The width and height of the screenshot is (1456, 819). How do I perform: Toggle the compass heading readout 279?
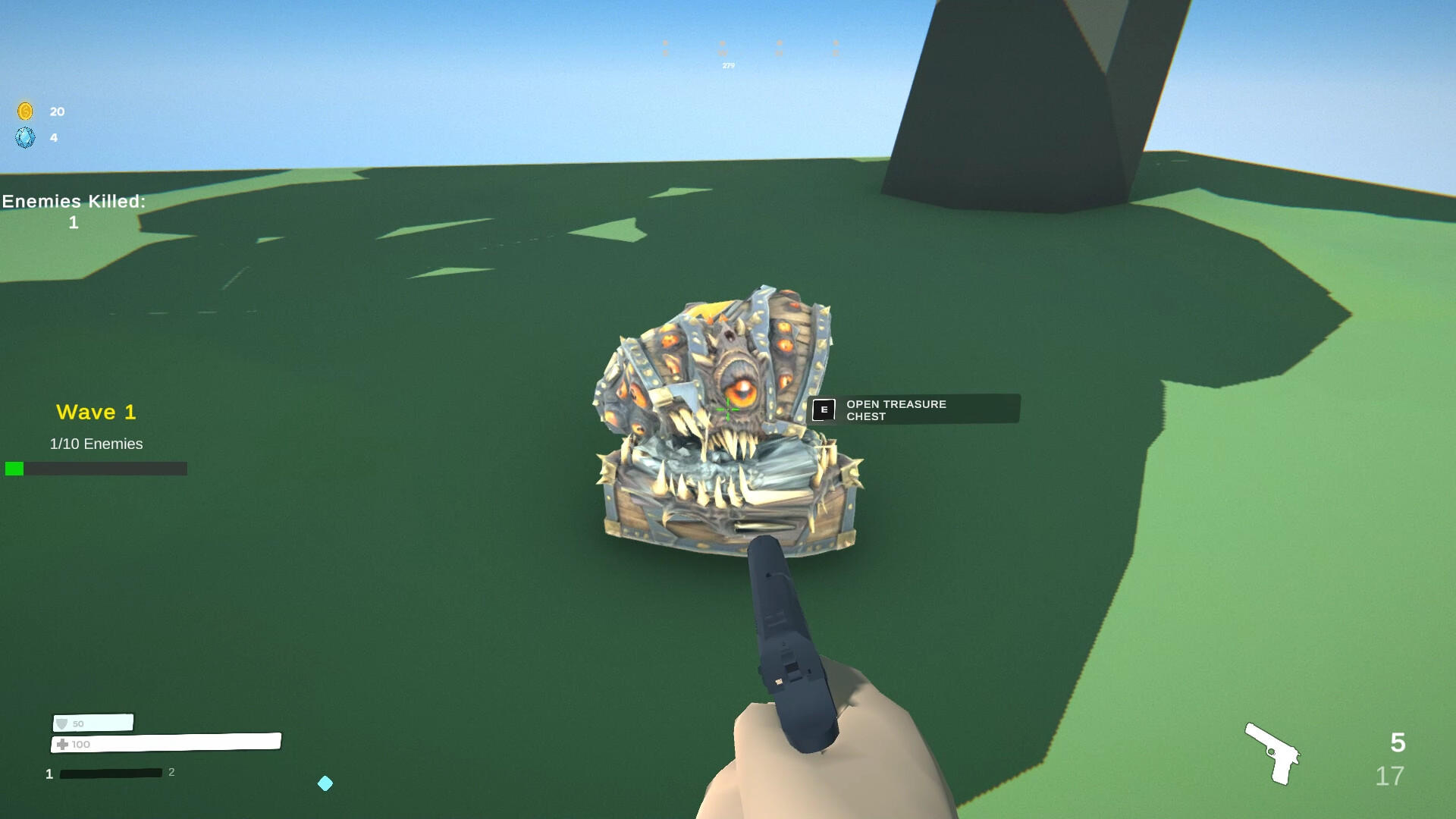point(727,65)
